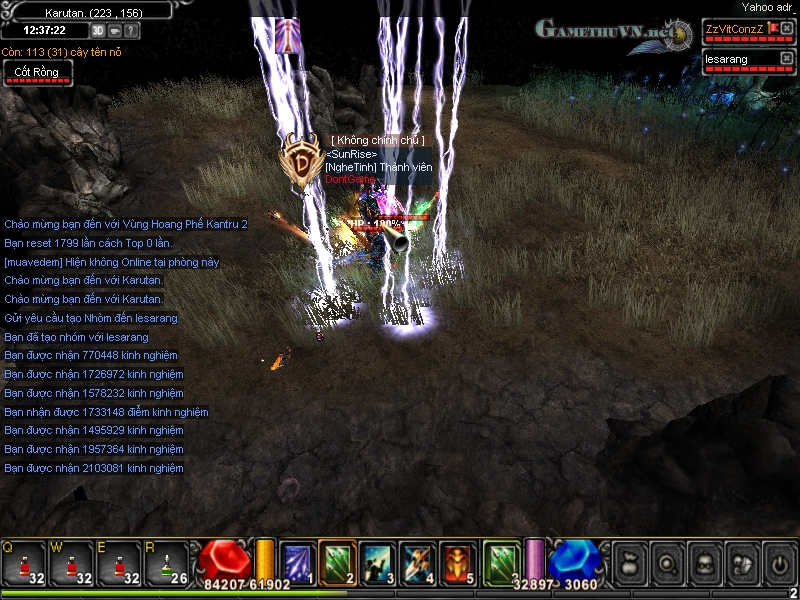Activate skill slot 5 orange figure
Viewport: 800px width, 600px height.
(x=460, y=562)
